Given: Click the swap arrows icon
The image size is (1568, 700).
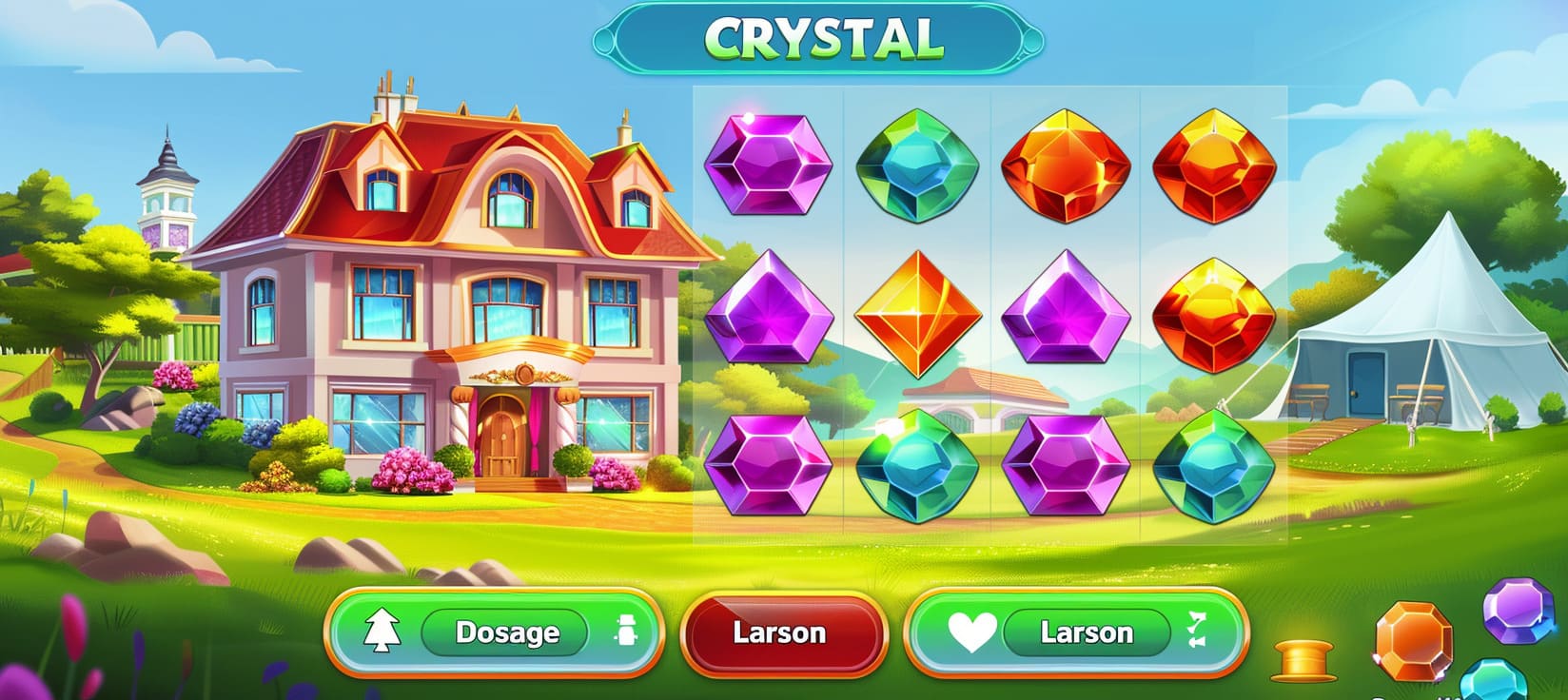Looking at the screenshot, I should click(x=1197, y=631).
